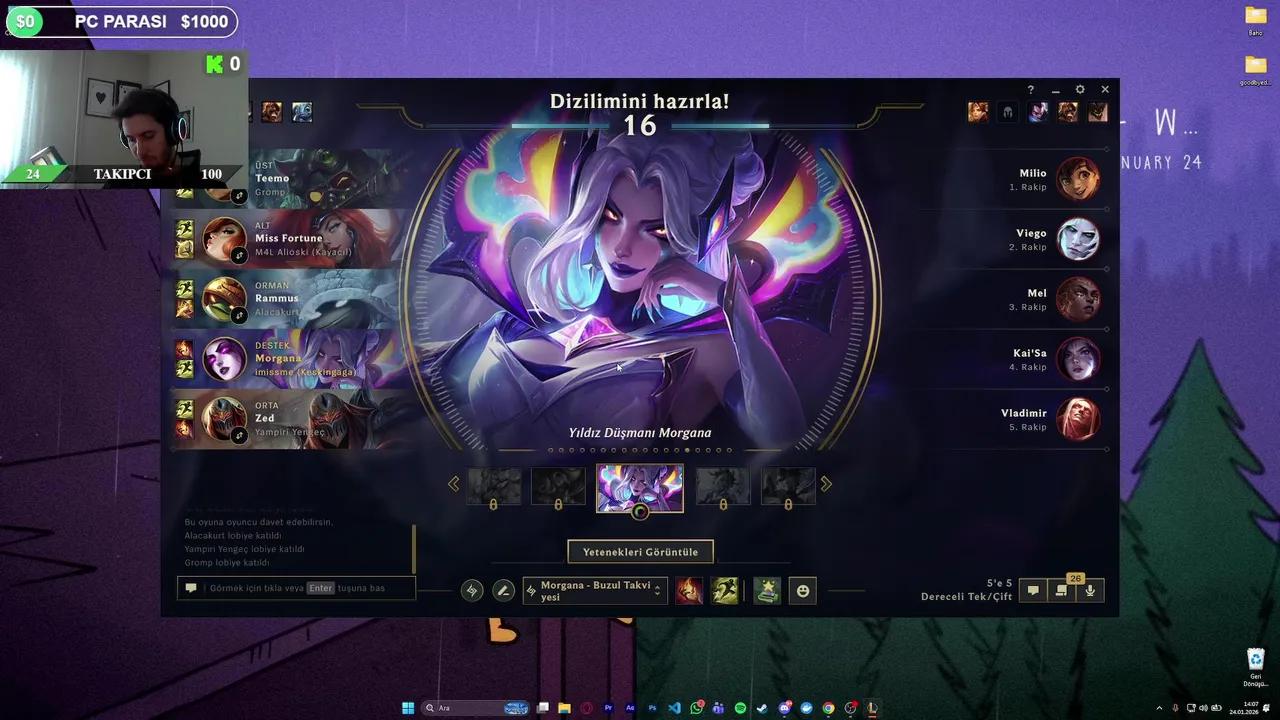Image resolution: width=1280 pixels, height=720 pixels.
Task: Open Discord from the Windows taskbar
Action: (783, 708)
